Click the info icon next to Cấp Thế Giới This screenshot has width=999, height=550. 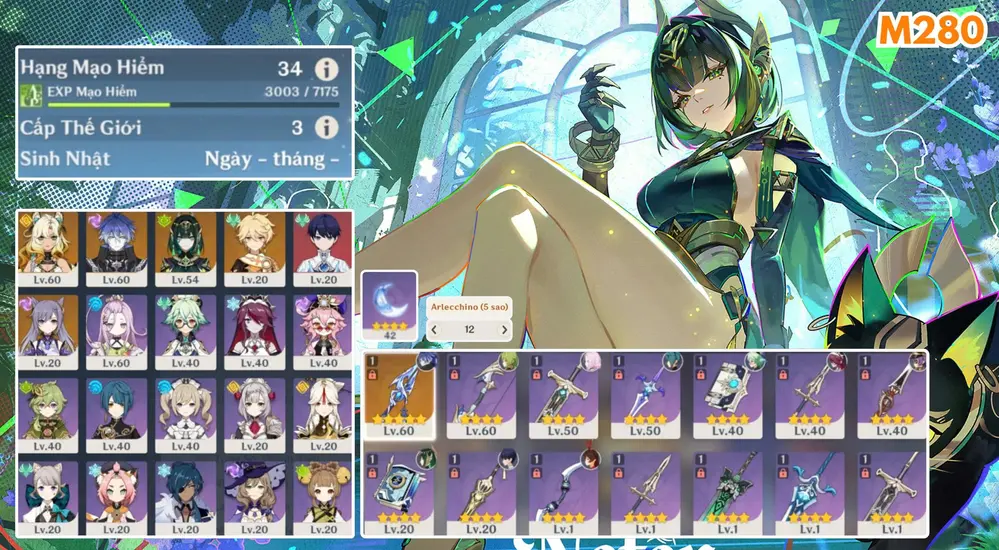click(x=324, y=127)
